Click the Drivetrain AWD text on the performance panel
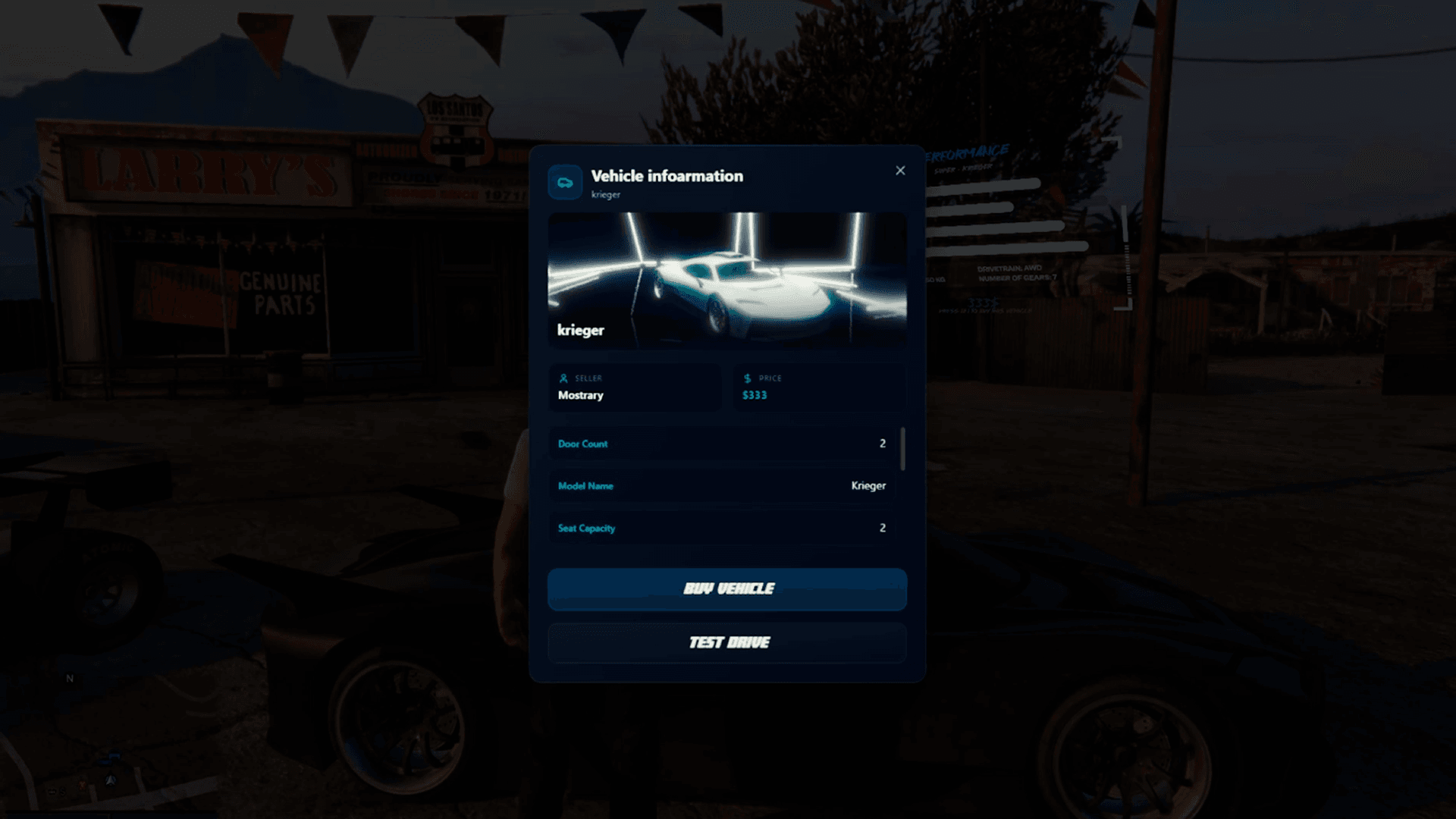The height and width of the screenshot is (819, 1456). 1011,268
